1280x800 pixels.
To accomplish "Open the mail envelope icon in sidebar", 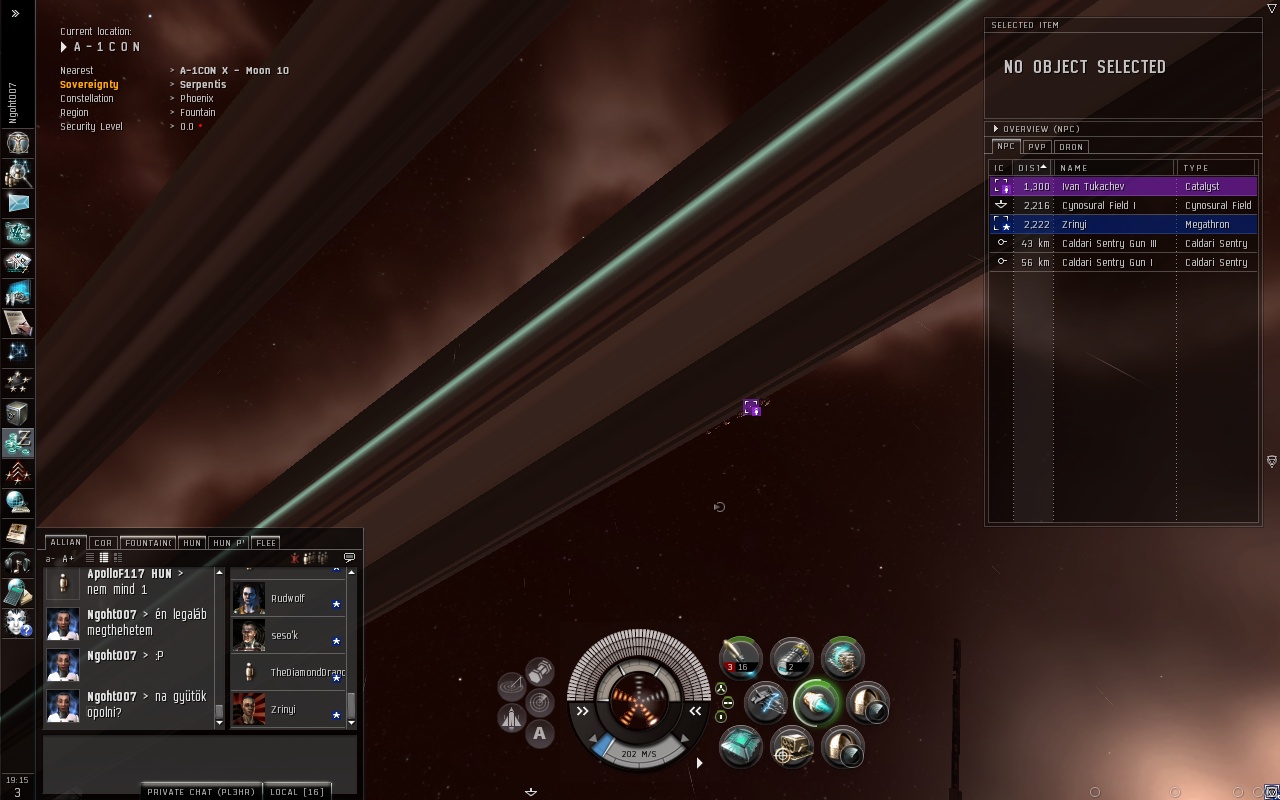I will pos(18,203).
